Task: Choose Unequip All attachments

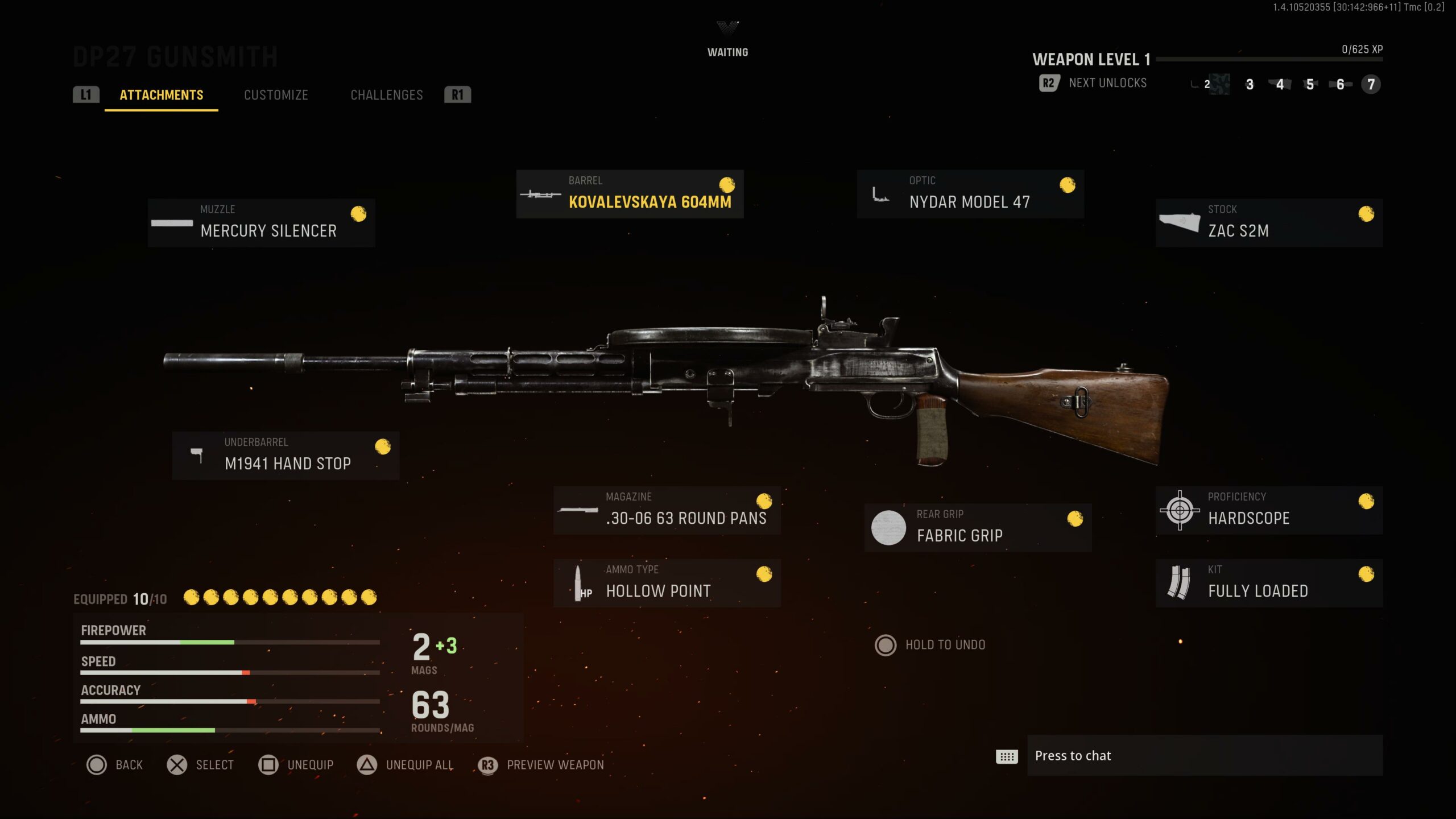Action: (x=406, y=765)
